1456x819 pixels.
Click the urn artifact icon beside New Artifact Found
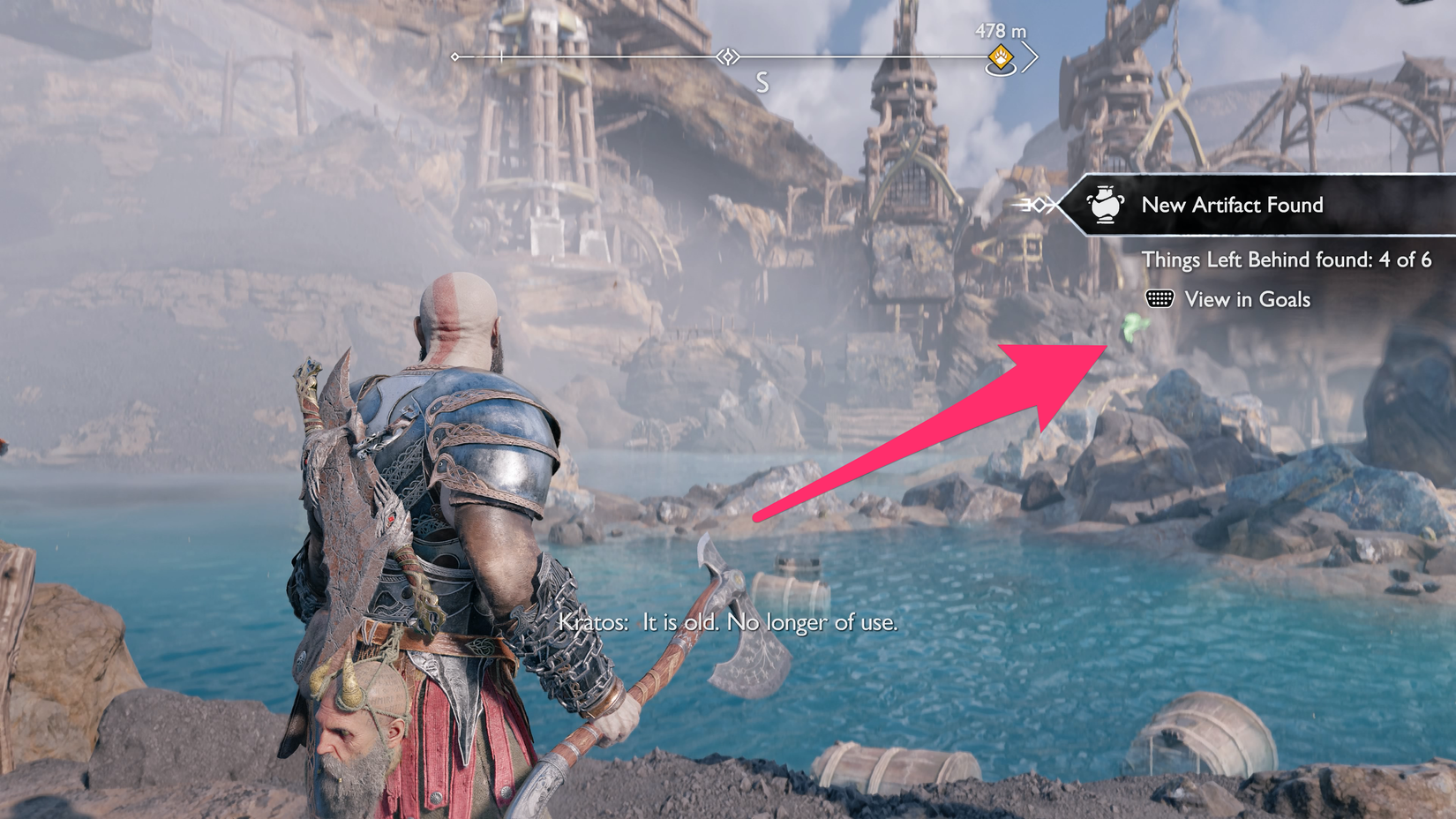click(1104, 205)
